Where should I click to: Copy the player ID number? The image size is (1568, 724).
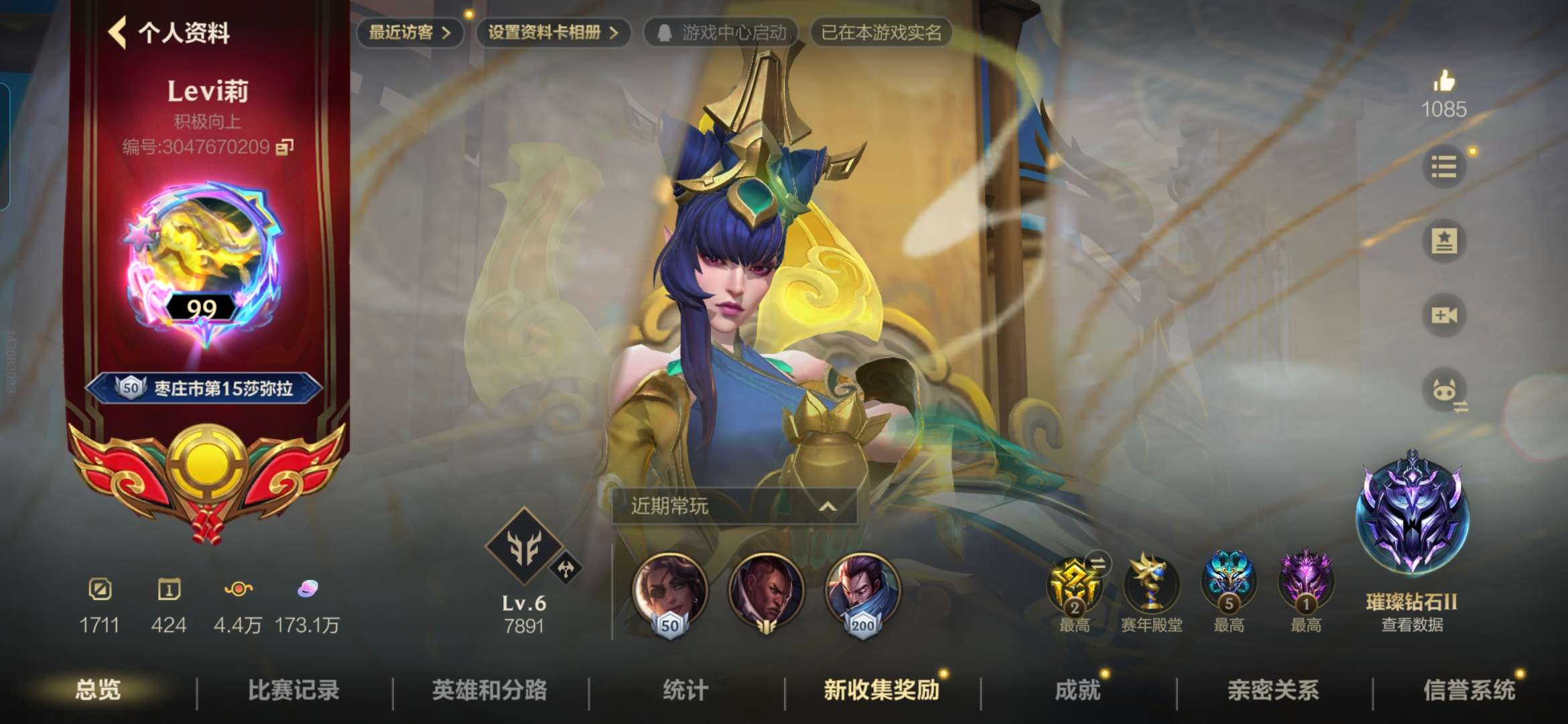(285, 147)
